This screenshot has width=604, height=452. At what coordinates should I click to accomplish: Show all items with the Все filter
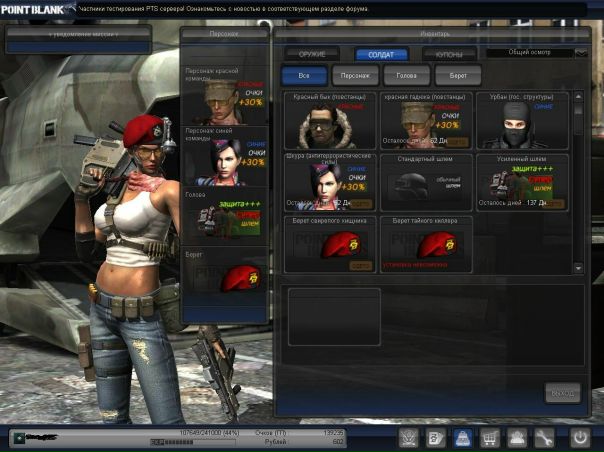tap(301, 75)
